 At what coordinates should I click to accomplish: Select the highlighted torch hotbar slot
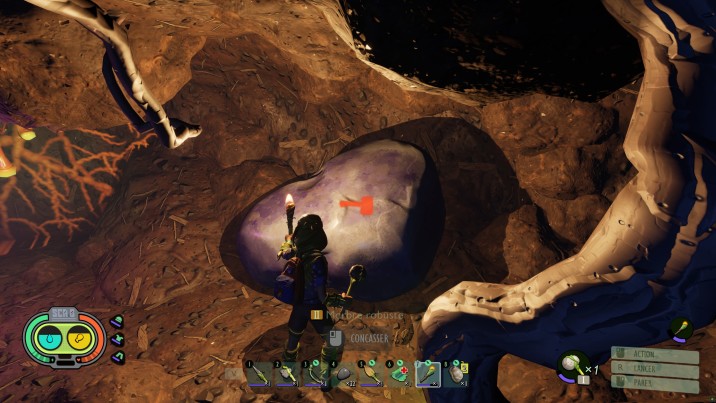427,374
